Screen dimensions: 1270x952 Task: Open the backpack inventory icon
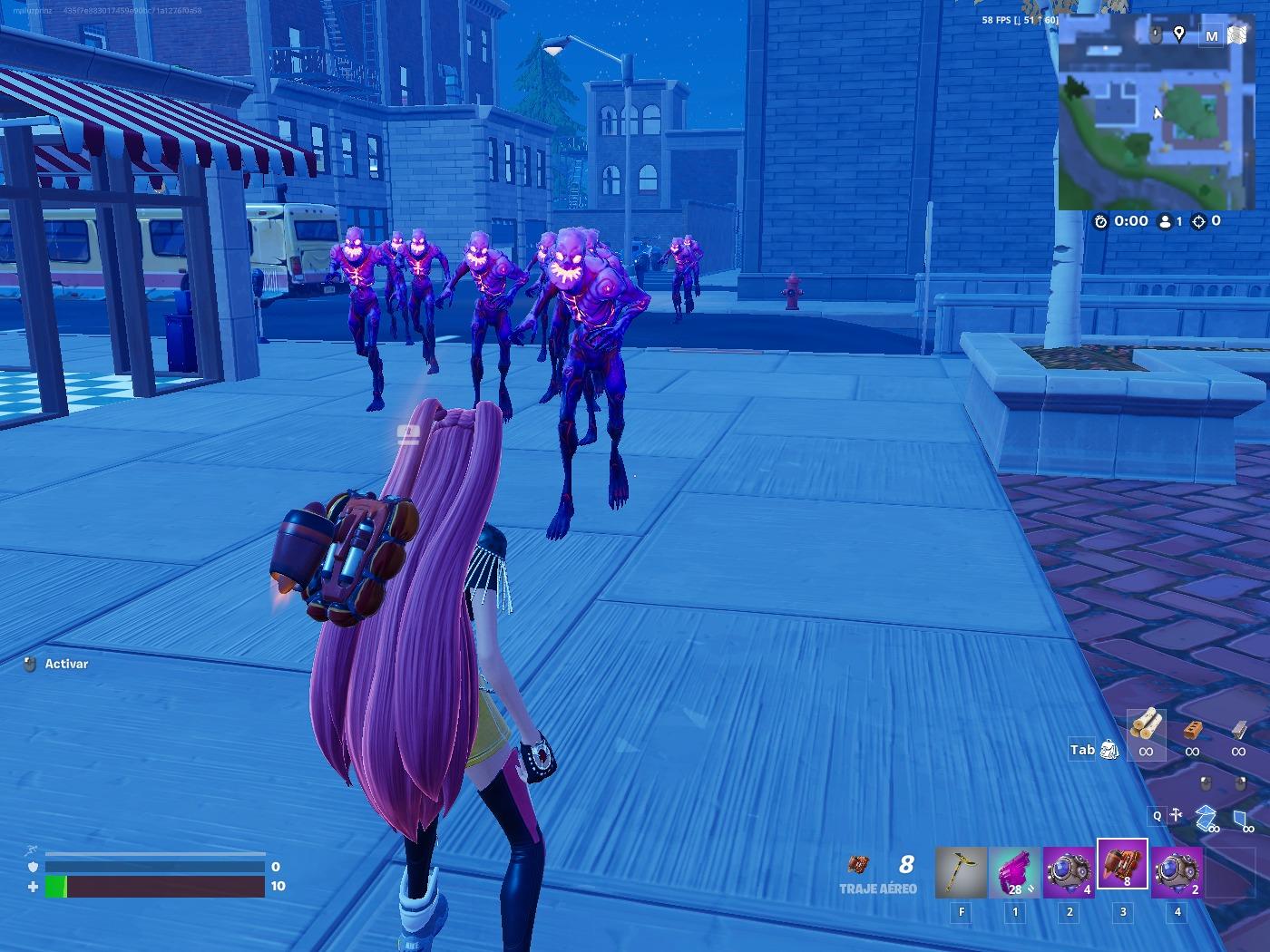[1109, 750]
